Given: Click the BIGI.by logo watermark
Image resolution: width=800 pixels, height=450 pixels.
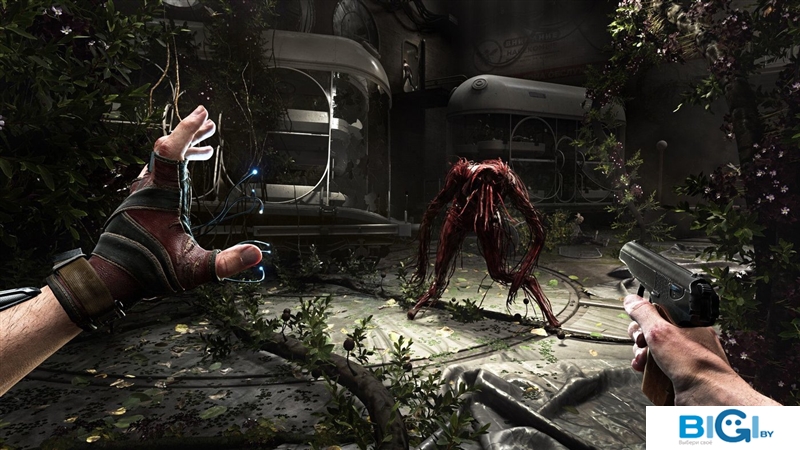Looking at the screenshot, I should [722, 427].
